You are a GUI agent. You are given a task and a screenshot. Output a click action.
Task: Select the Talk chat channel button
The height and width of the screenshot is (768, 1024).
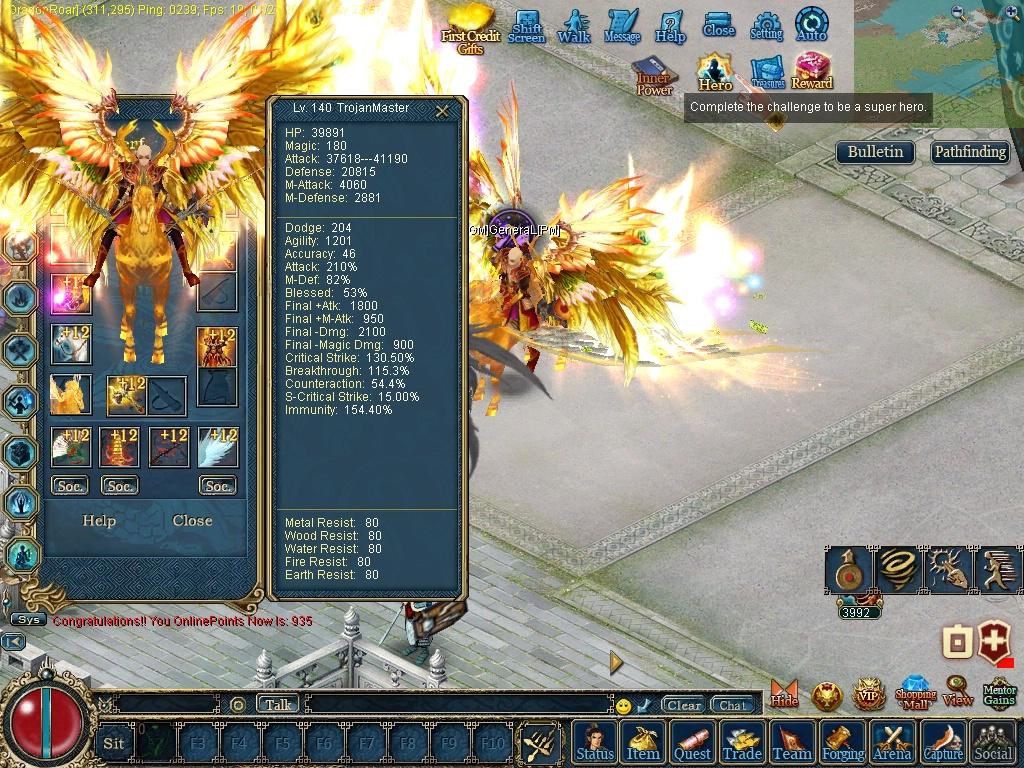coord(278,704)
